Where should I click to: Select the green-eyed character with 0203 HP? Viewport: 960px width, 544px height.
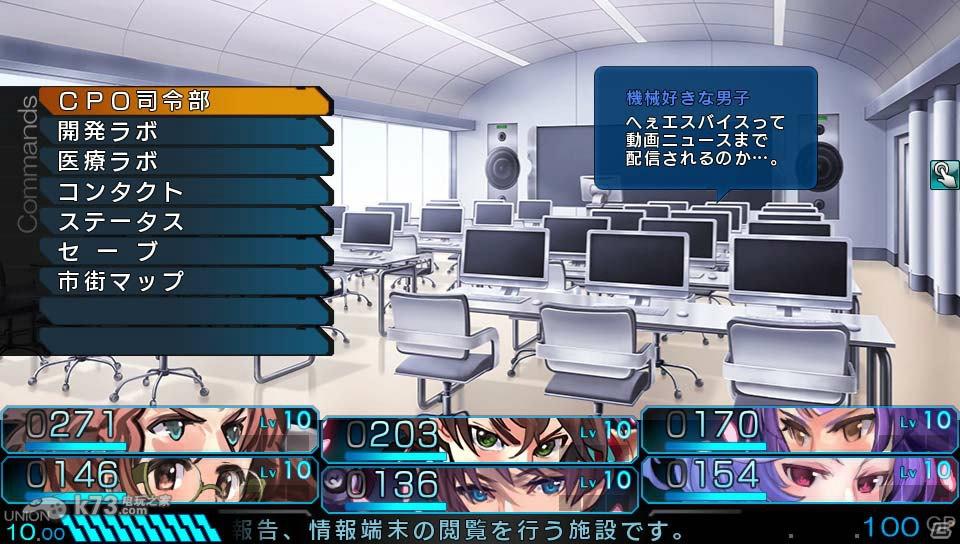[478, 438]
